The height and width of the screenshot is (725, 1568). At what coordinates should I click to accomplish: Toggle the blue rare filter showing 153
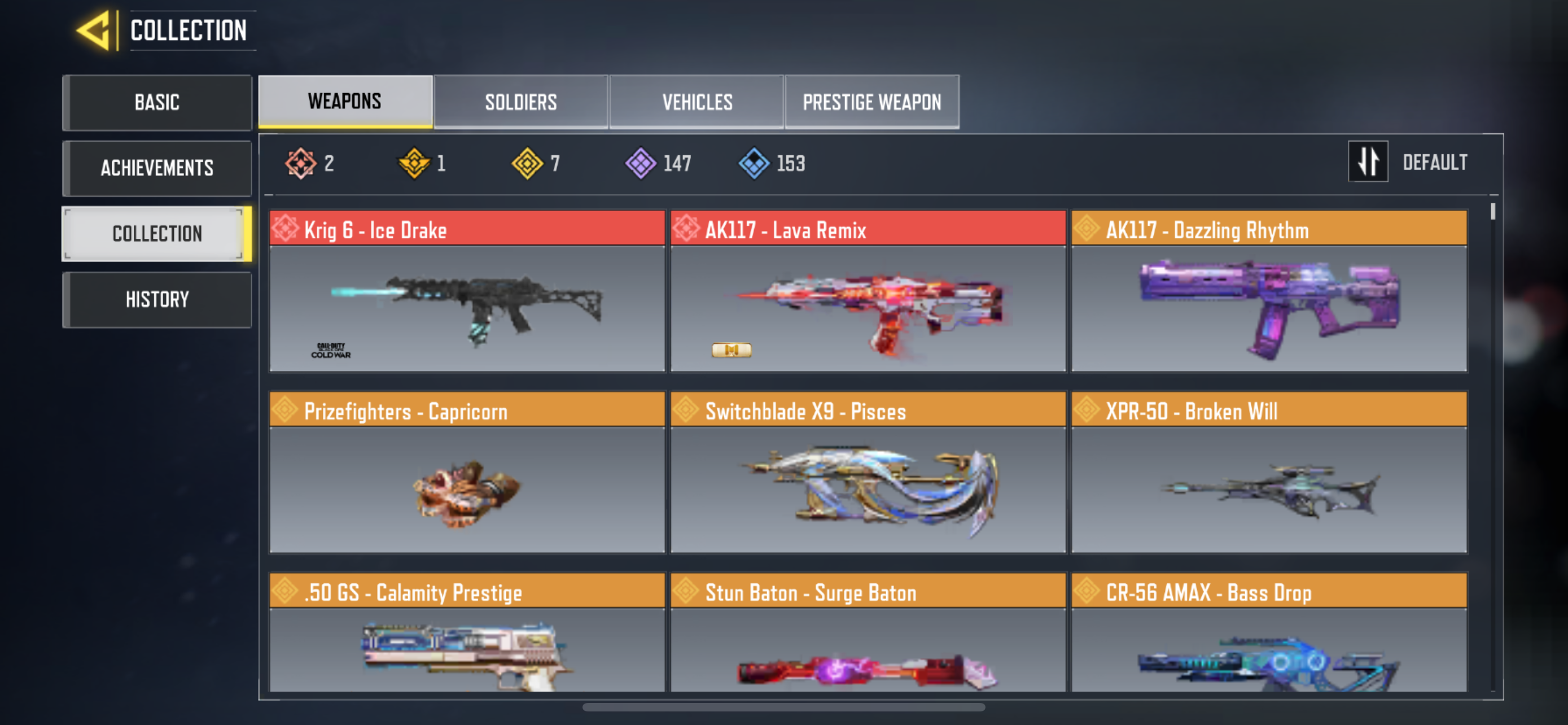click(754, 163)
